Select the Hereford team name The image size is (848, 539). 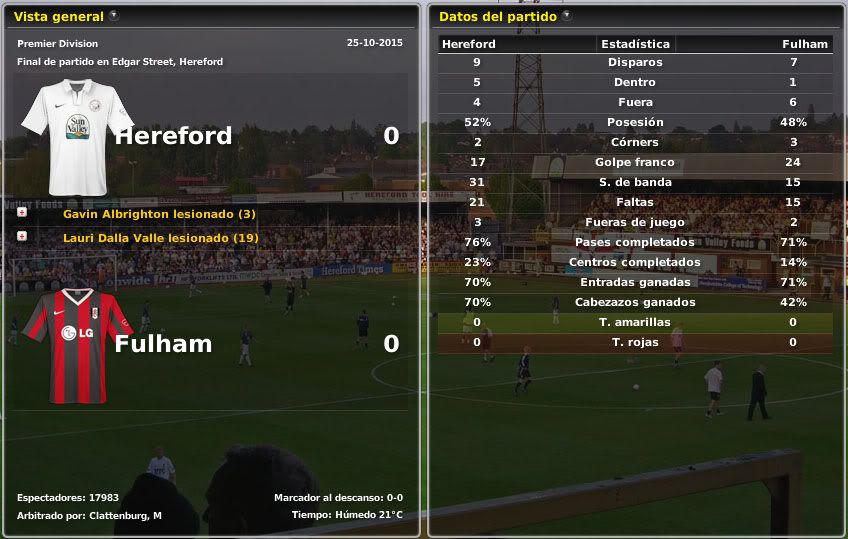tap(173, 136)
